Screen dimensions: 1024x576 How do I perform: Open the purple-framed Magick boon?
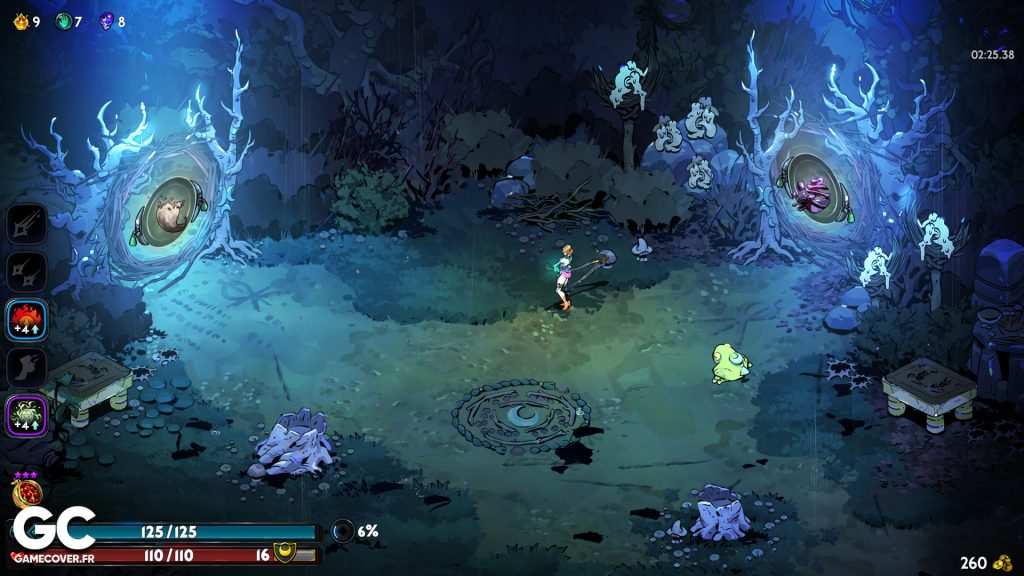point(27,415)
